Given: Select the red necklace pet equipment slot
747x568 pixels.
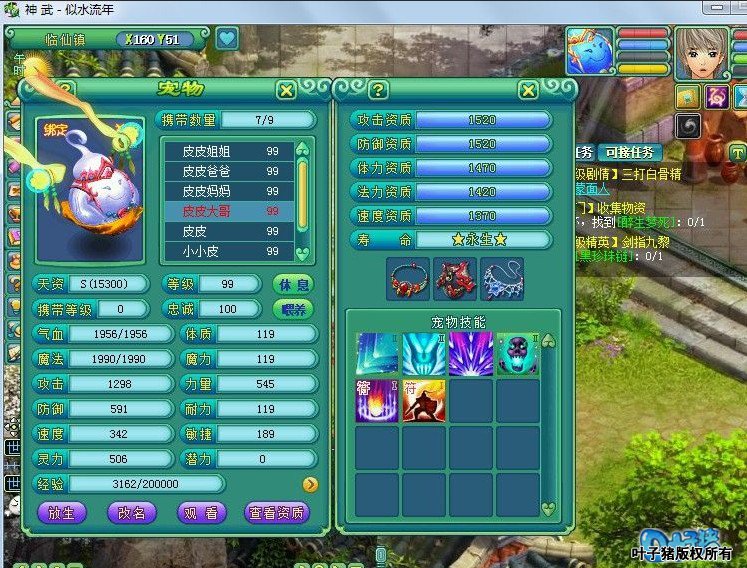Looking at the screenshot, I should point(408,279).
